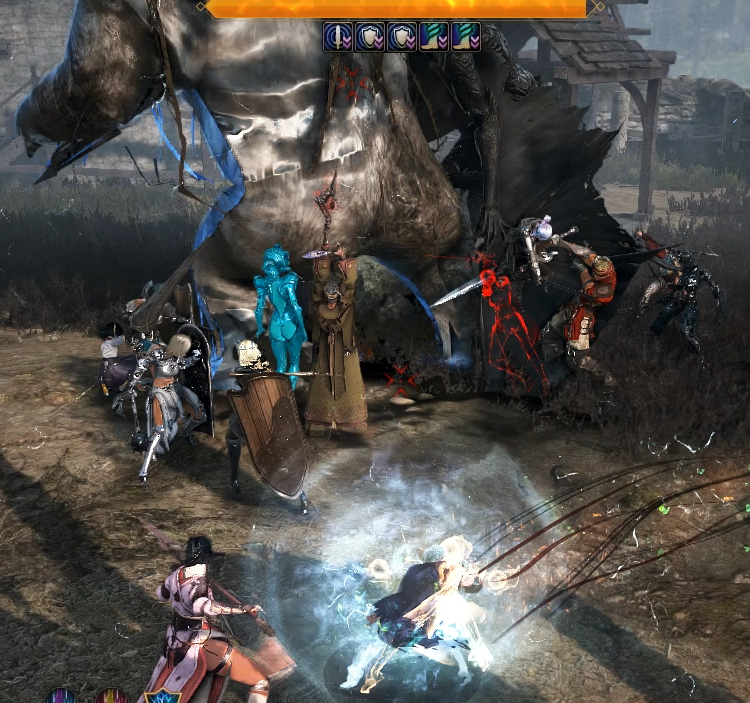Inspect the sword attack-down debuff icon

coord(336,37)
